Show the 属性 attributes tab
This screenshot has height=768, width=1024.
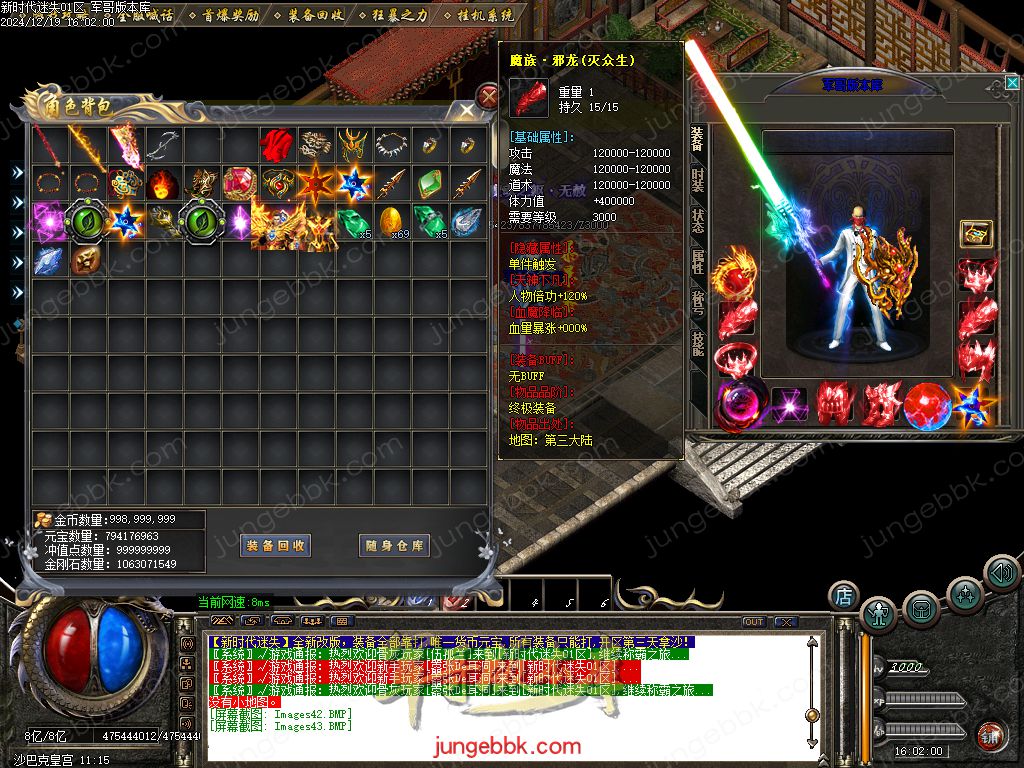tap(697, 262)
